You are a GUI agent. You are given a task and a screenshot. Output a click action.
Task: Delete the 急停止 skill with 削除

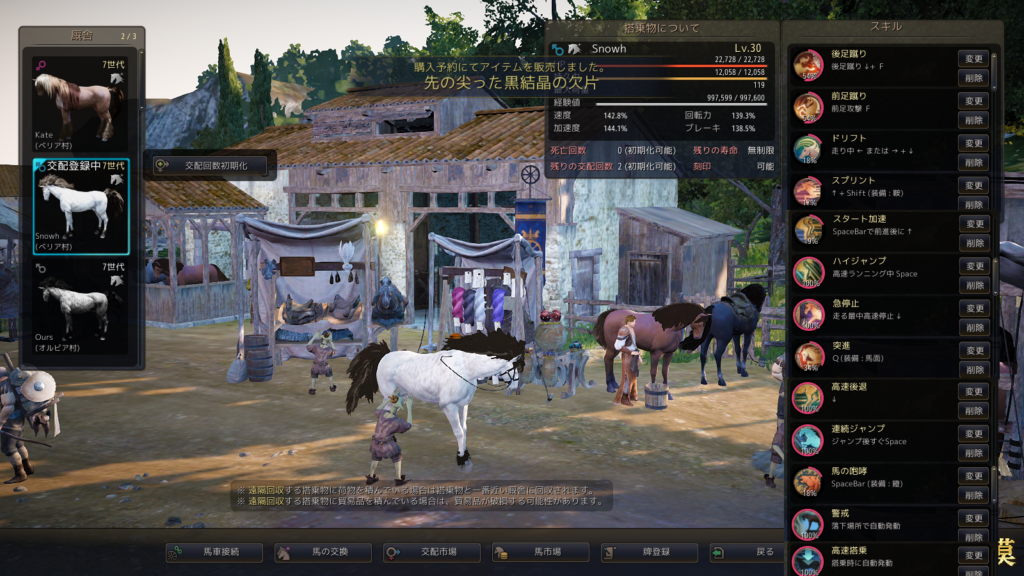point(973,328)
